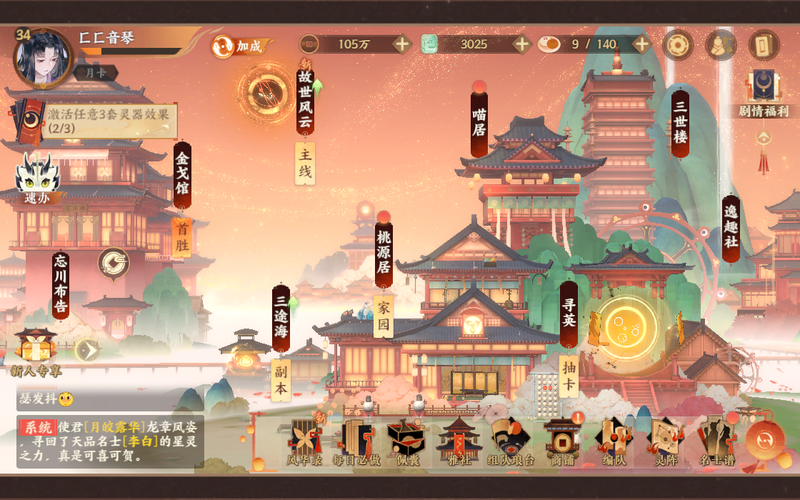Open the 商铺 shop
This screenshot has height=500, width=800.
point(560,442)
